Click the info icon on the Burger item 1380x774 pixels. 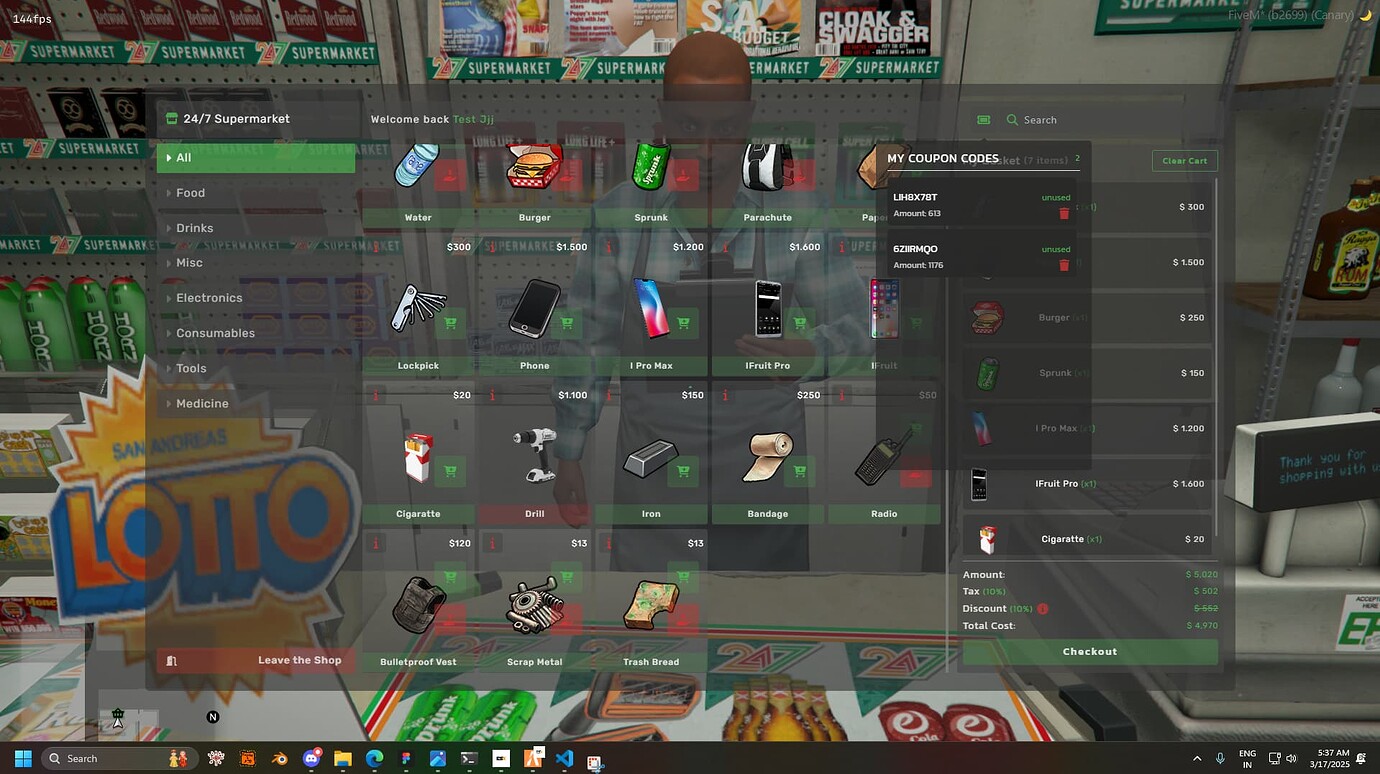pyautogui.click(x=491, y=246)
